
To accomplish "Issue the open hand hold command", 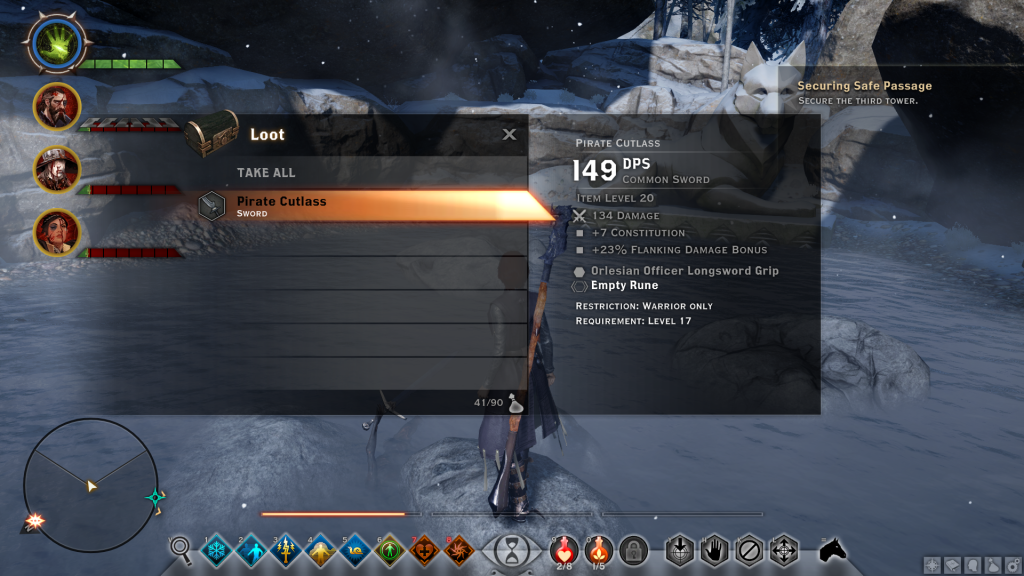I will pyautogui.click(x=713, y=549).
